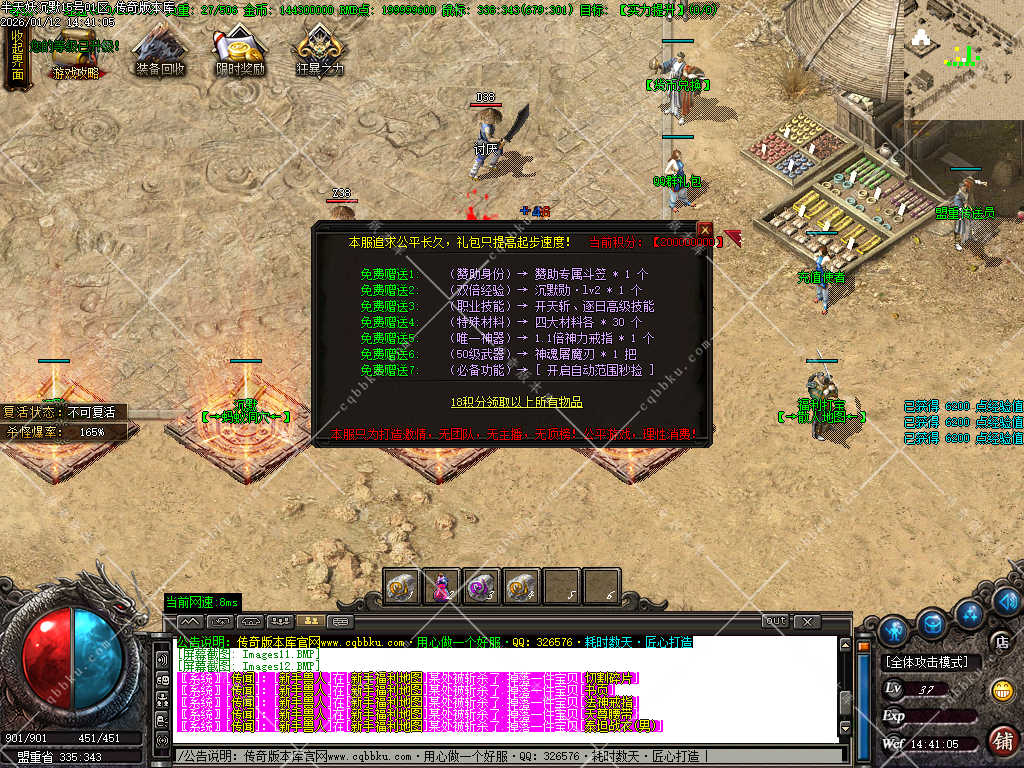Use the purple ring item in the hotbar
Screen dimensions: 1024x768
(481, 586)
